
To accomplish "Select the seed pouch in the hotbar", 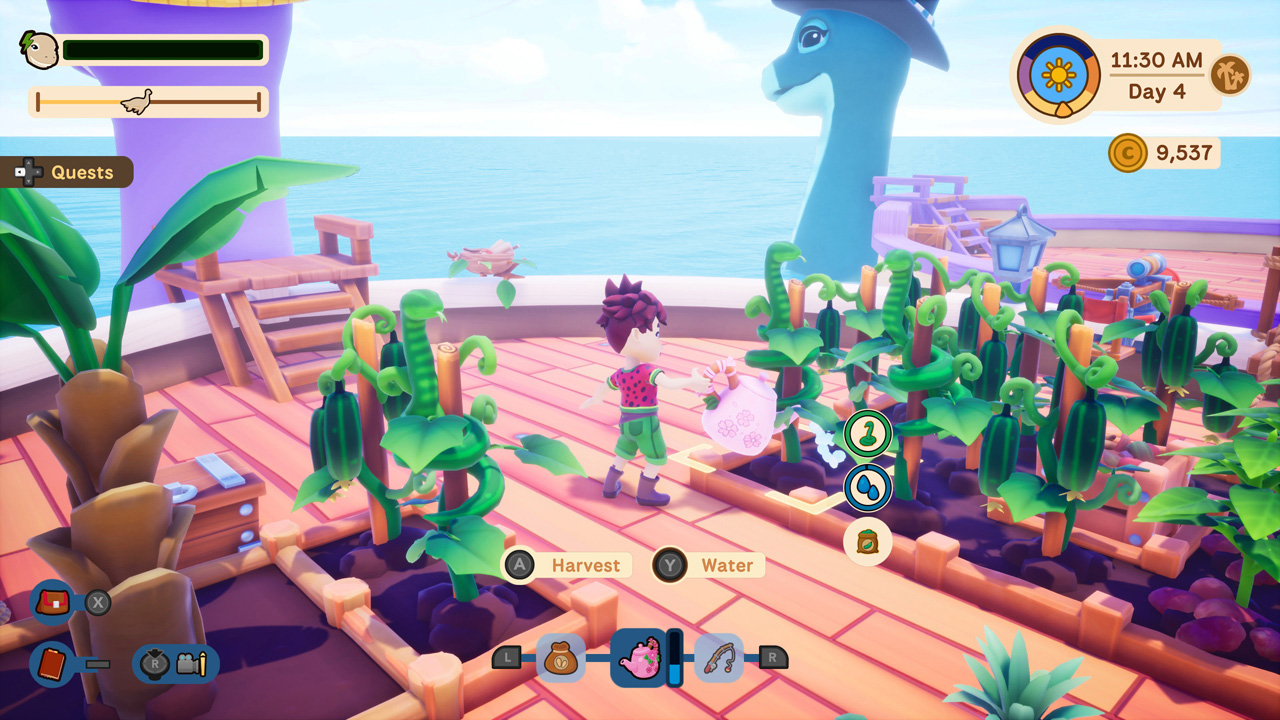I will tap(563, 658).
